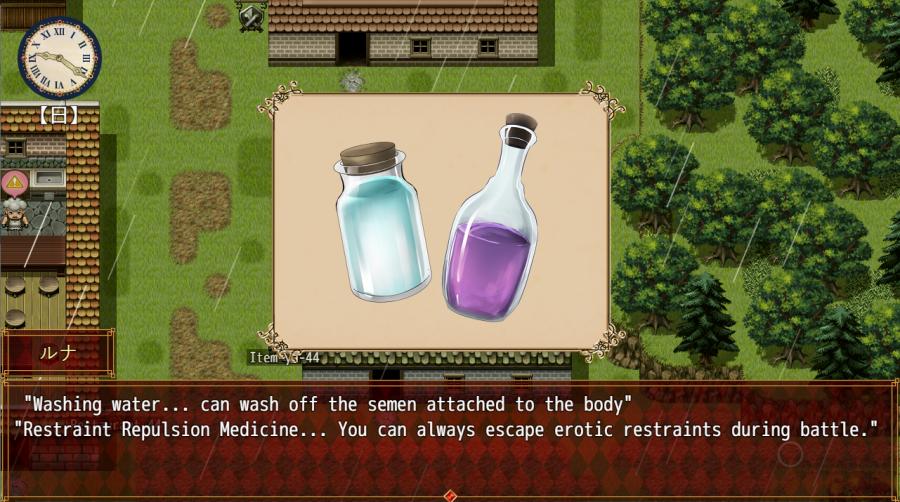
Task: Click the red diamond continue indicator
Action: pyautogui.click(x=450, y=495)
